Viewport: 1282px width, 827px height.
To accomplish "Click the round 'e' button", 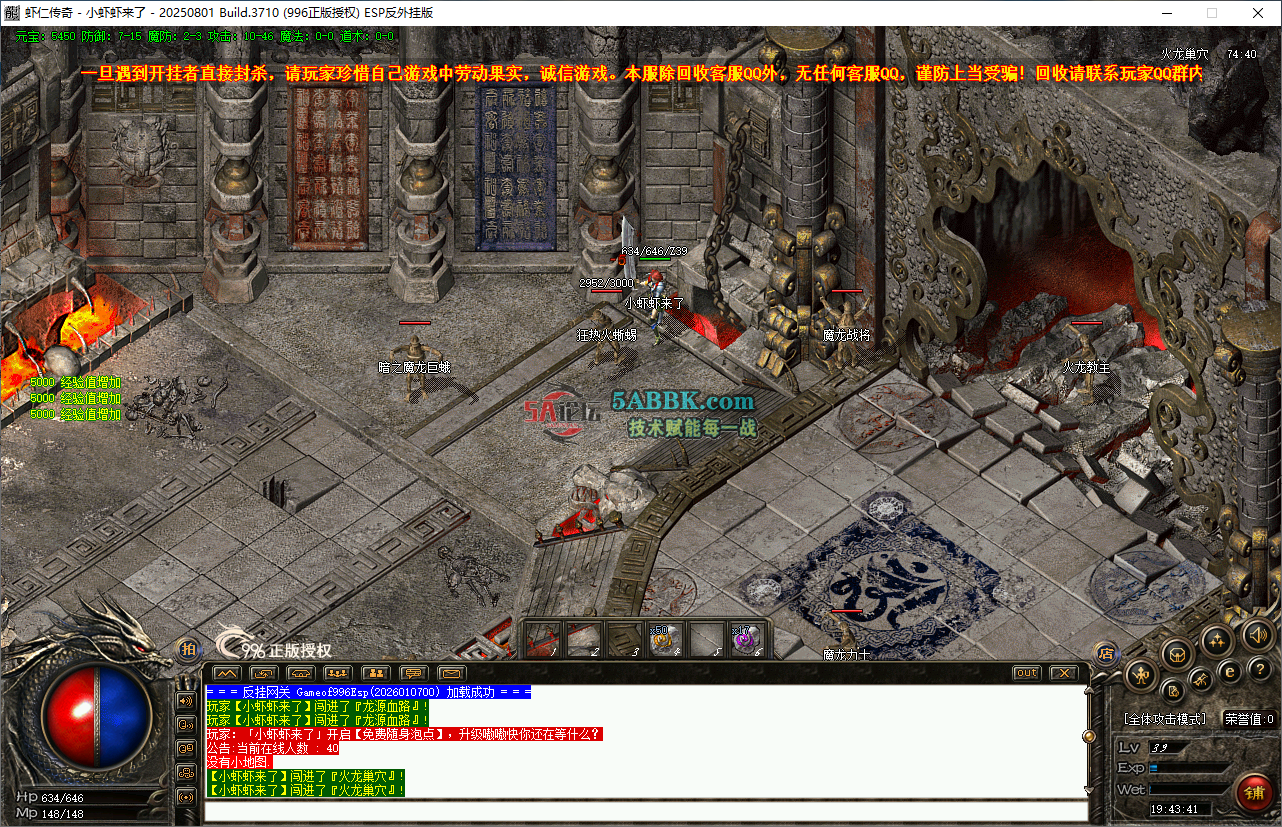I will tap(1231, 670).
